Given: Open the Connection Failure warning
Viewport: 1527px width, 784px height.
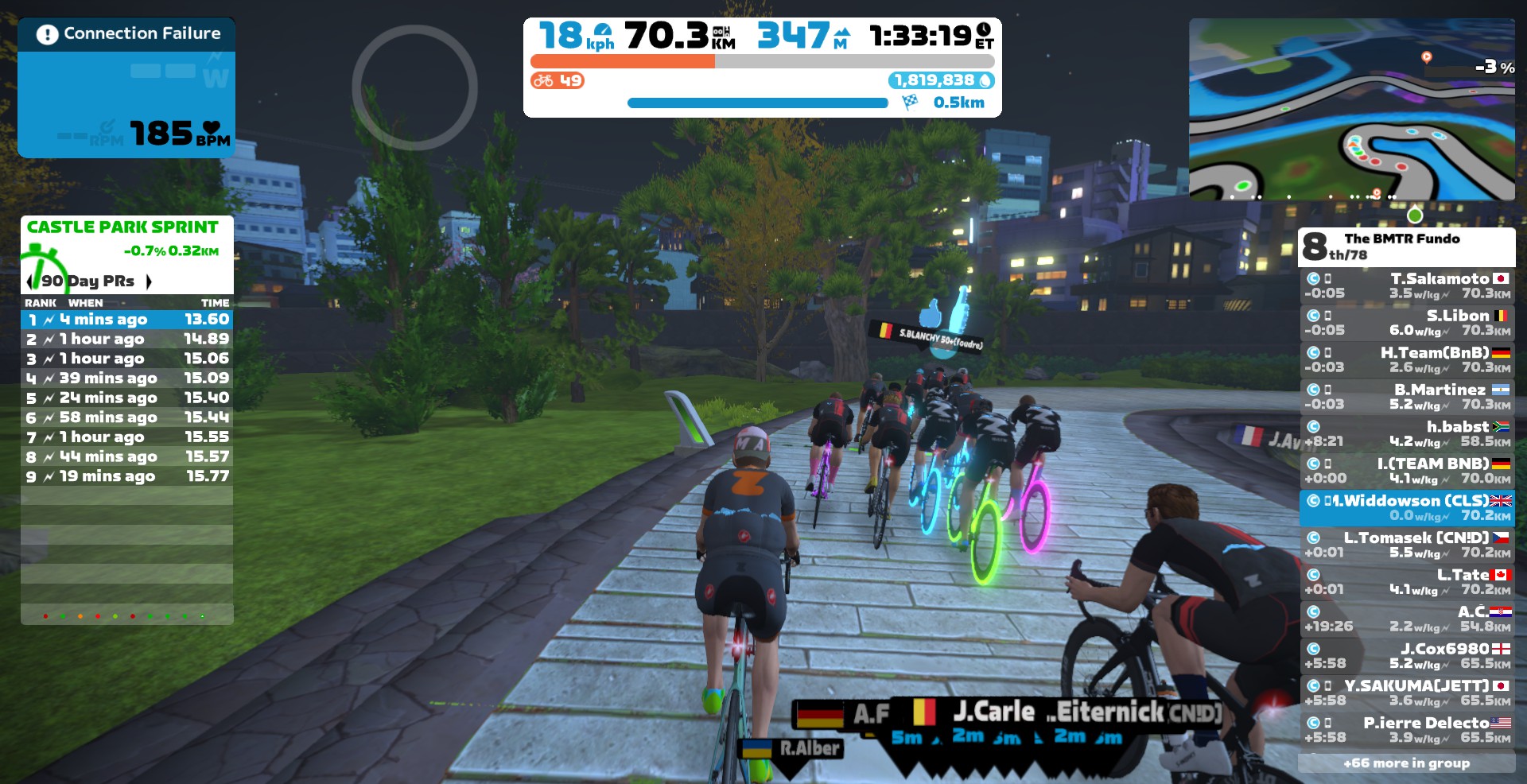Looking at the screenshot, I should click(x=127, y=34).
